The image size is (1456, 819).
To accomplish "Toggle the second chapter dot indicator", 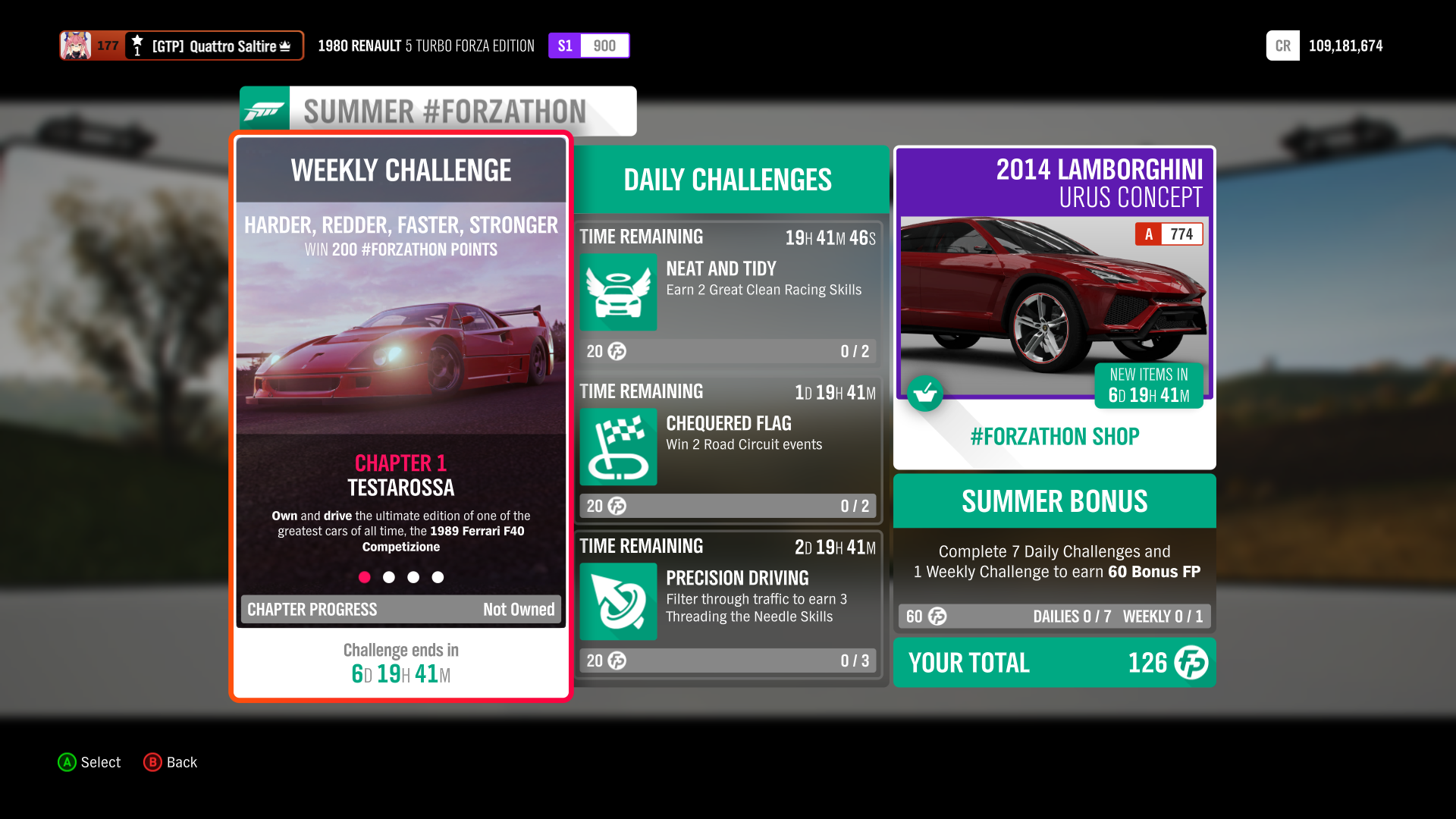I will point(389,577).
